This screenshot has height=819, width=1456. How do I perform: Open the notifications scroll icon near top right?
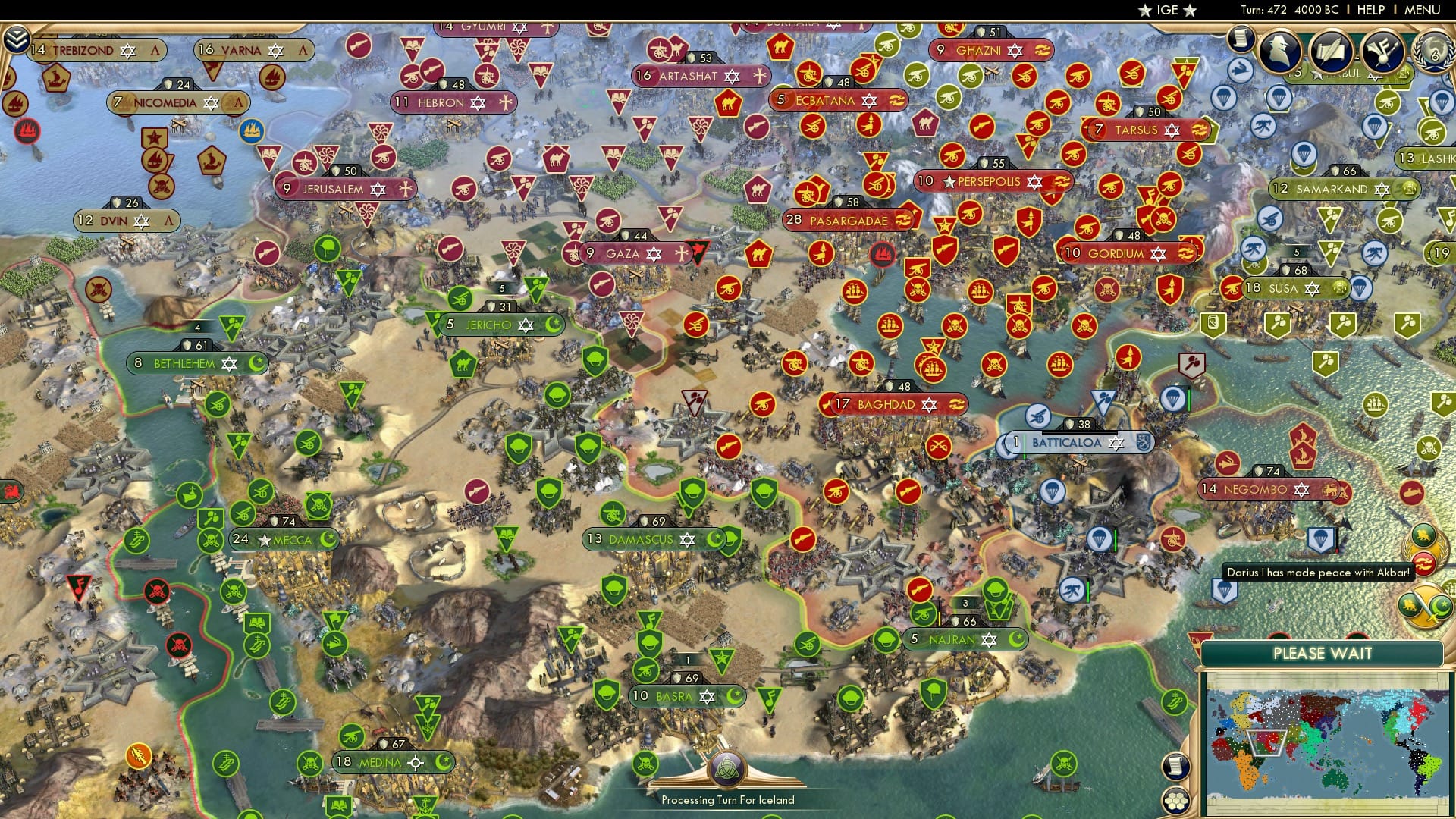click(x=1241, y=42)
